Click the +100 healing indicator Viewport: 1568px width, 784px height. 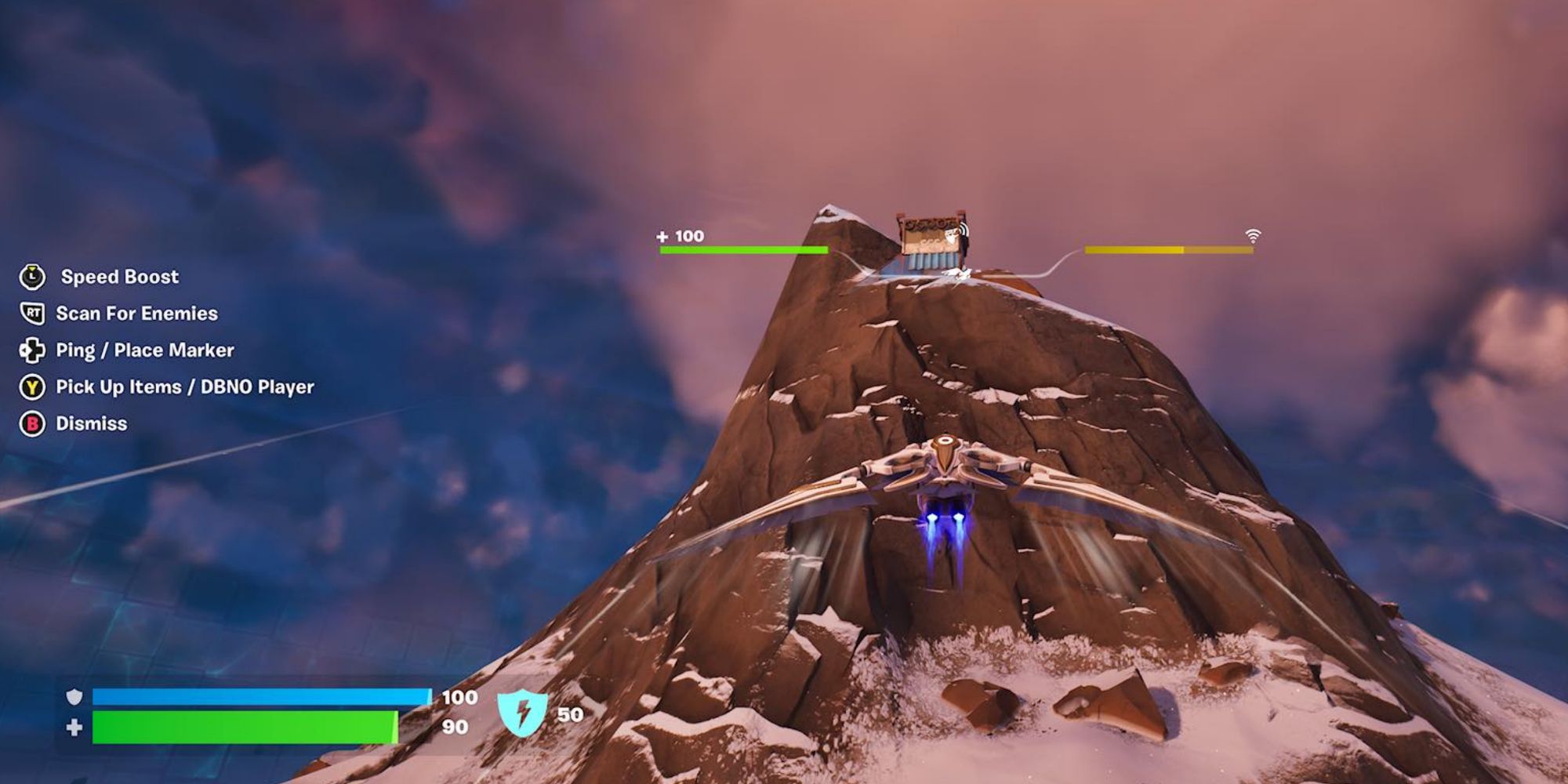(681, 235)
